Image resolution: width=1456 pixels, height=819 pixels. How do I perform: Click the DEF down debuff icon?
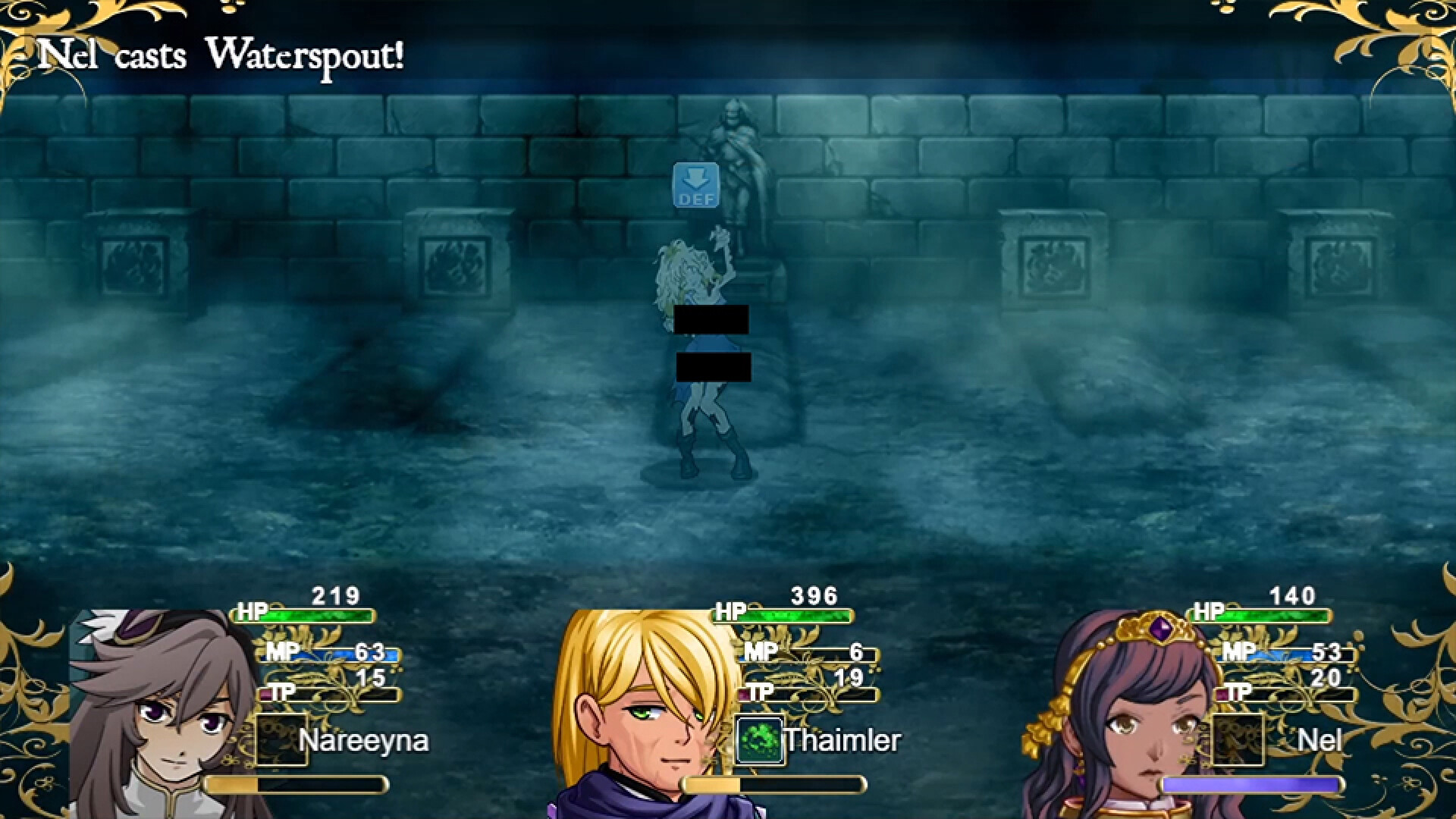click(696, 185)
